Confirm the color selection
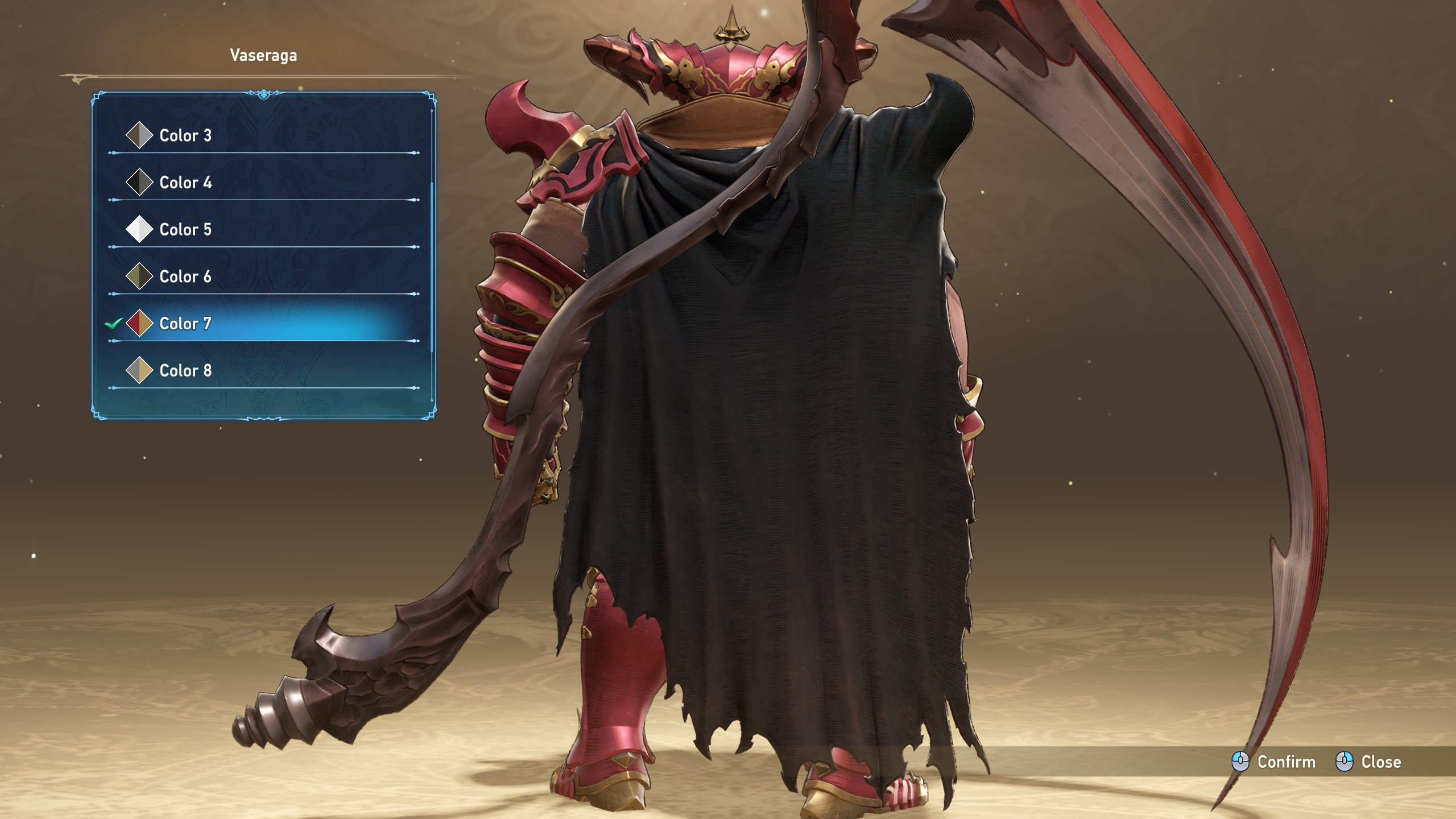The height and width of the screenshot is (819, 1456). point(1274,762)
